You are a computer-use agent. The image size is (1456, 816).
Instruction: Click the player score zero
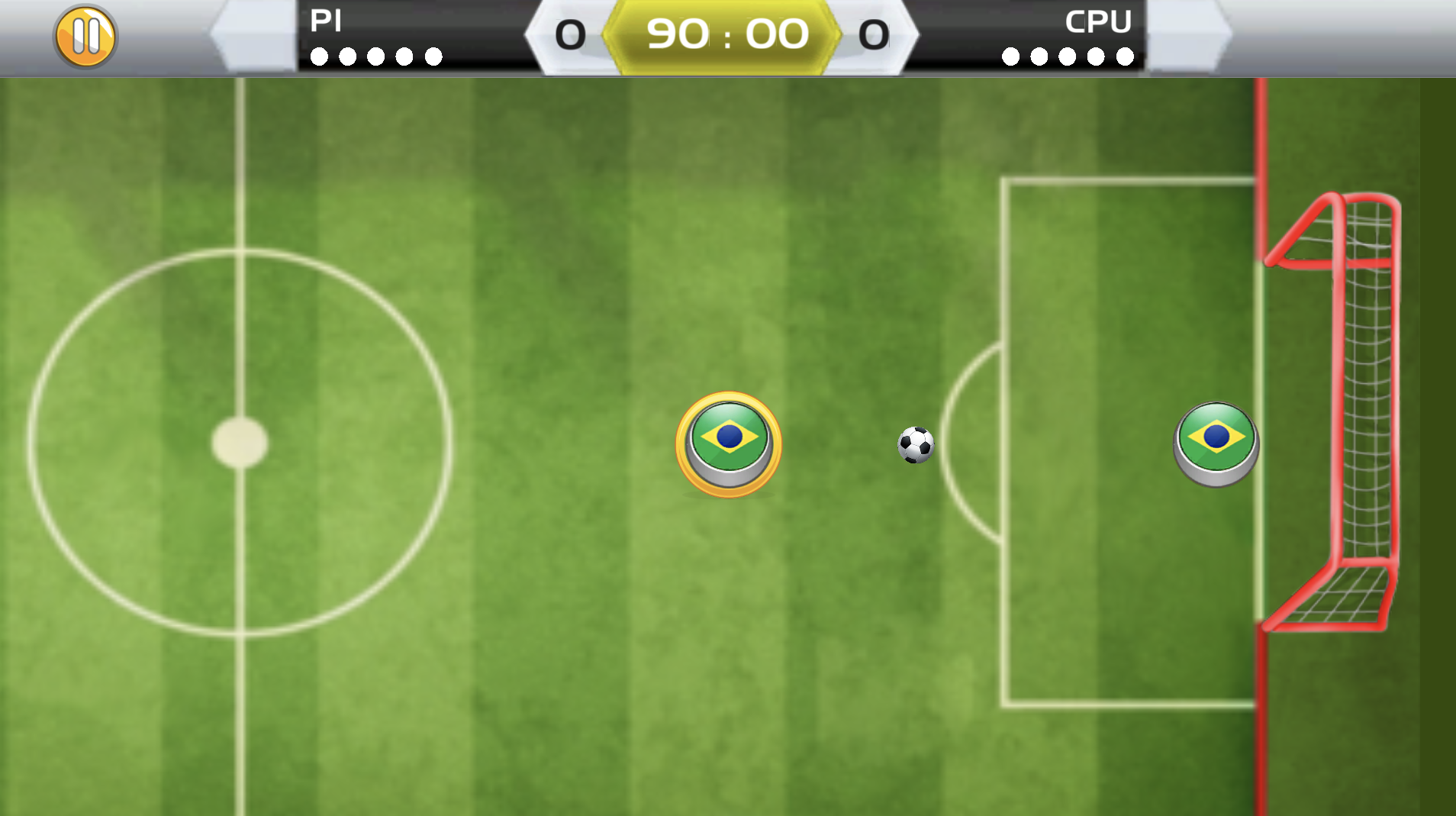pyautogui.click(x=572, y=34)
